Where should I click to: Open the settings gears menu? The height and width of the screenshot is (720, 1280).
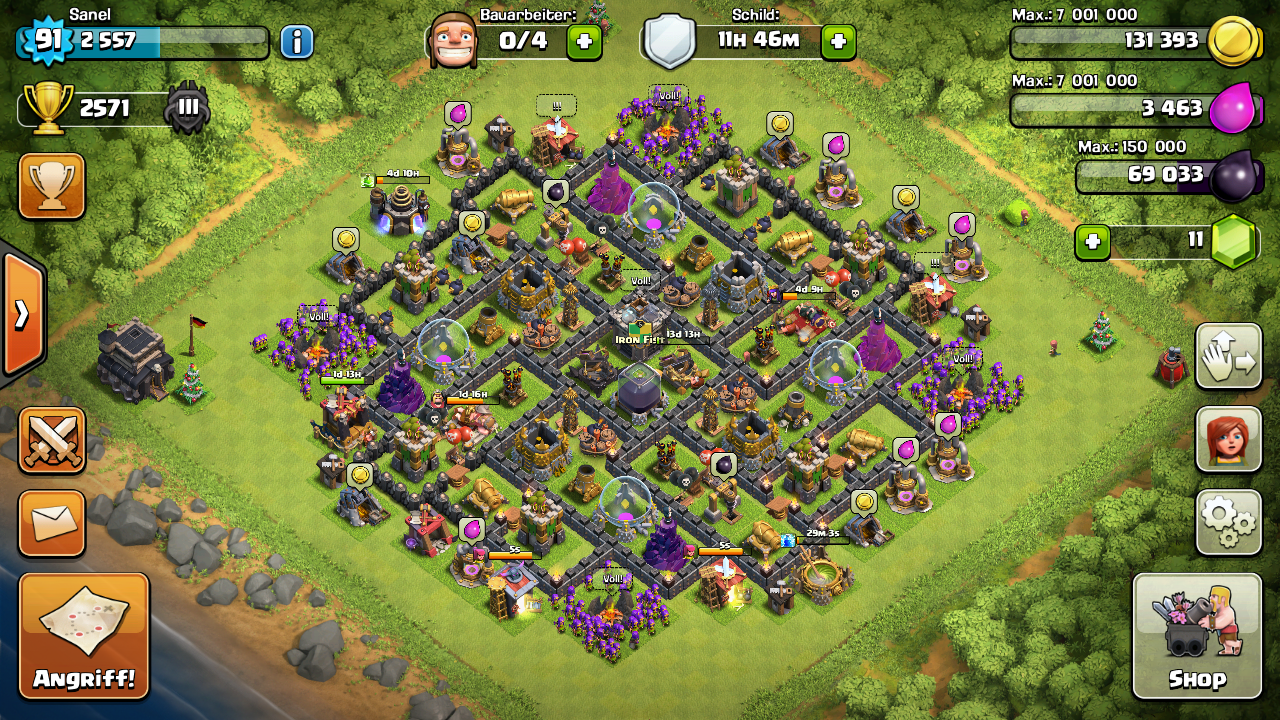click(1228, 522)
